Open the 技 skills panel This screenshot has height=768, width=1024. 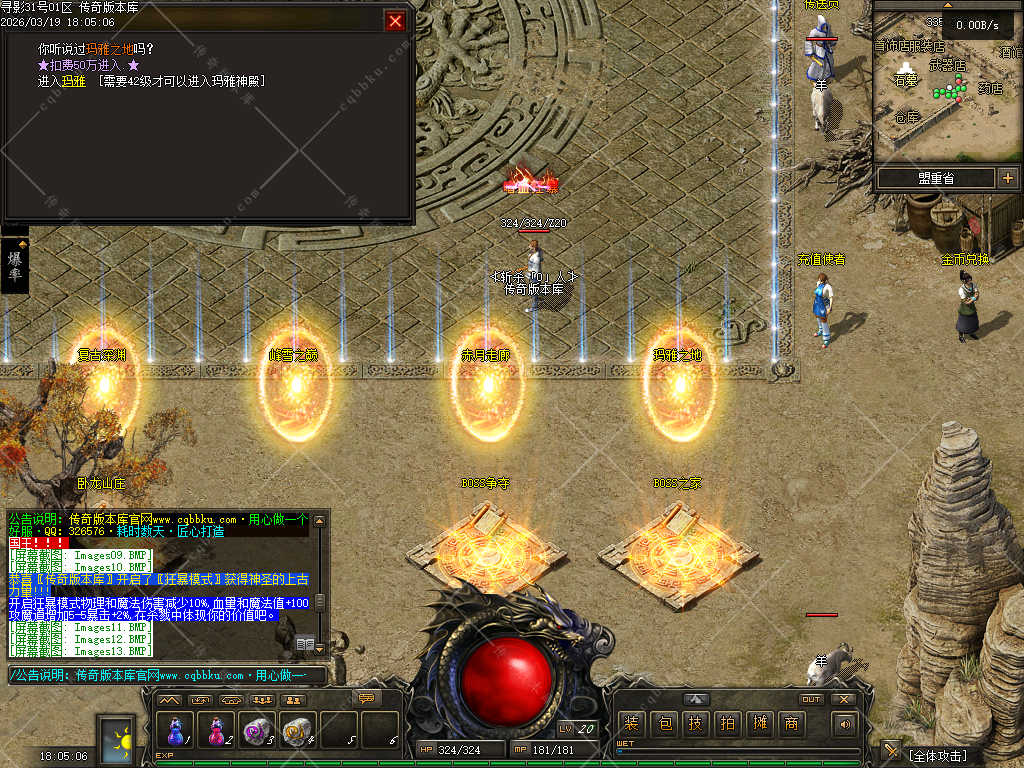coord(695,723)
